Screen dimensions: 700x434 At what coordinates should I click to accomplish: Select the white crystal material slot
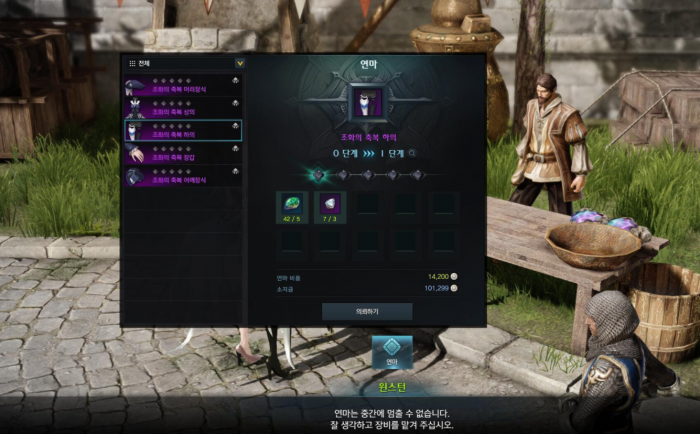330,208
